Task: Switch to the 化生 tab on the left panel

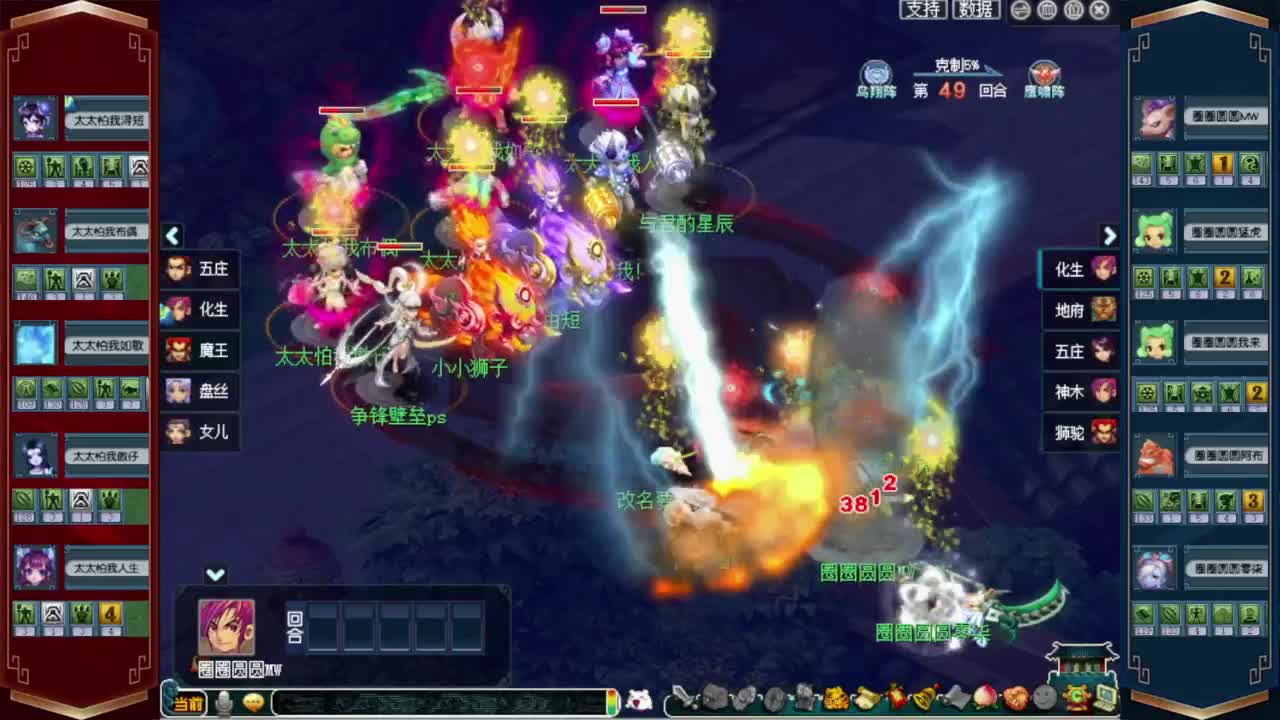Action: coord(200,310)
